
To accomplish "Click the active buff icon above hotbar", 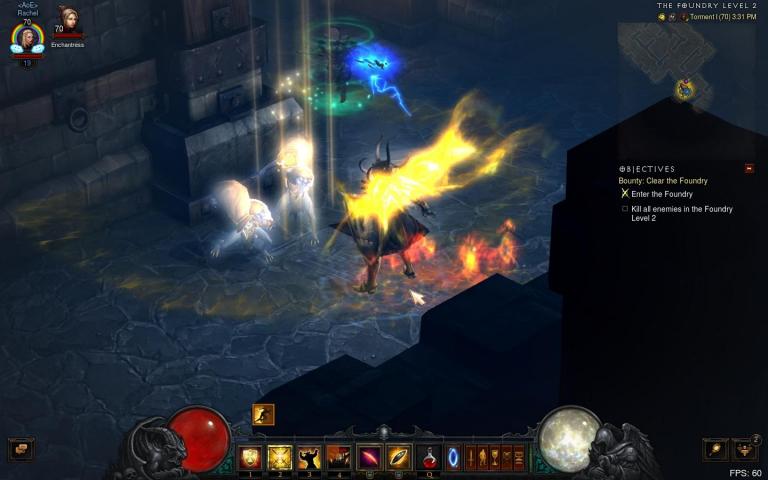I will (x=263, y=414).
